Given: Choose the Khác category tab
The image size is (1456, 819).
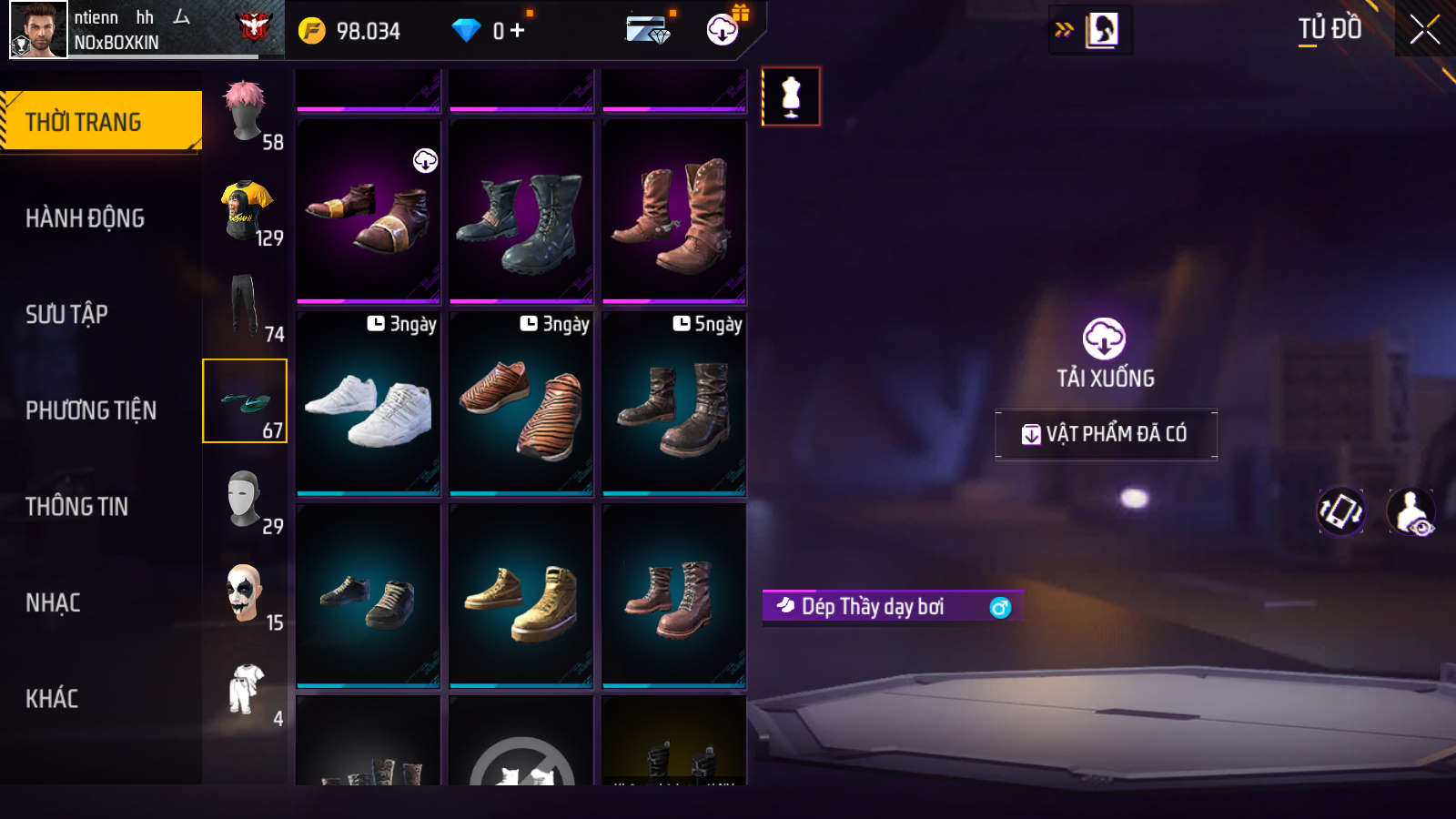Looking at the screenshot, I should [52, 699].
